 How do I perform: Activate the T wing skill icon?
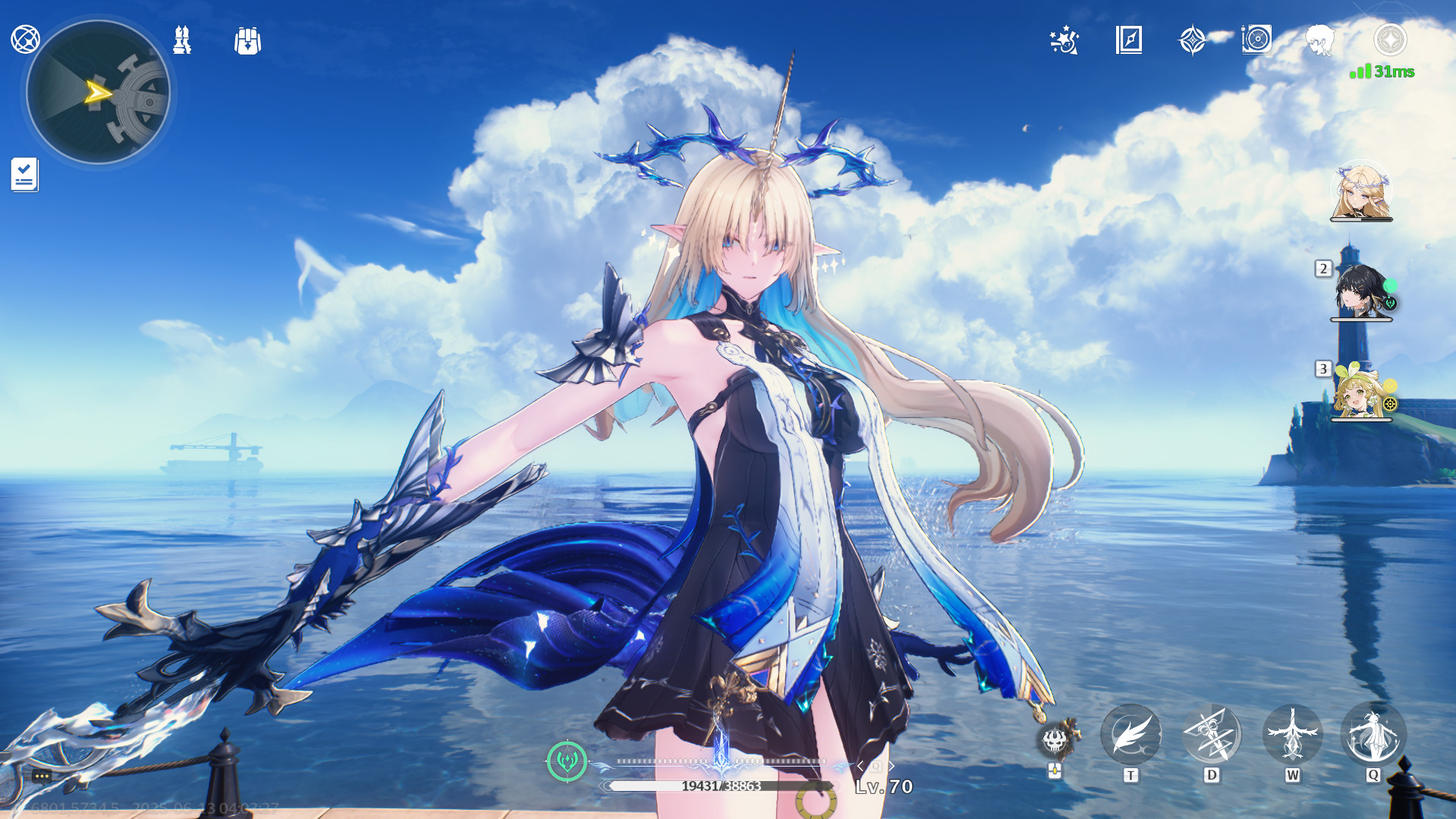click(1131, 733)
